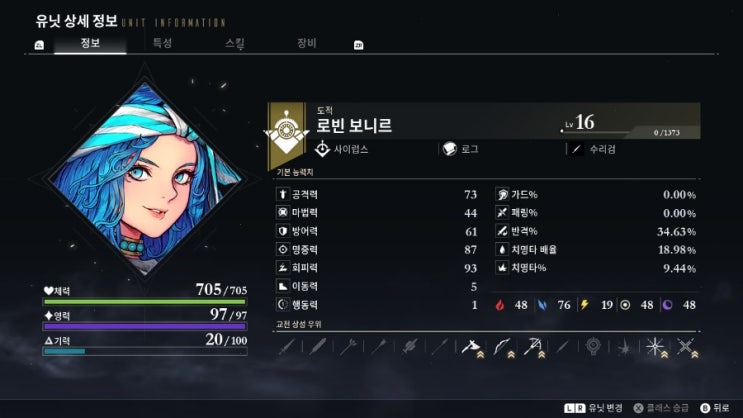Select the highlighted axe affinity icon
This screenshot has height=418, width=743.
(x=471, y=346)
